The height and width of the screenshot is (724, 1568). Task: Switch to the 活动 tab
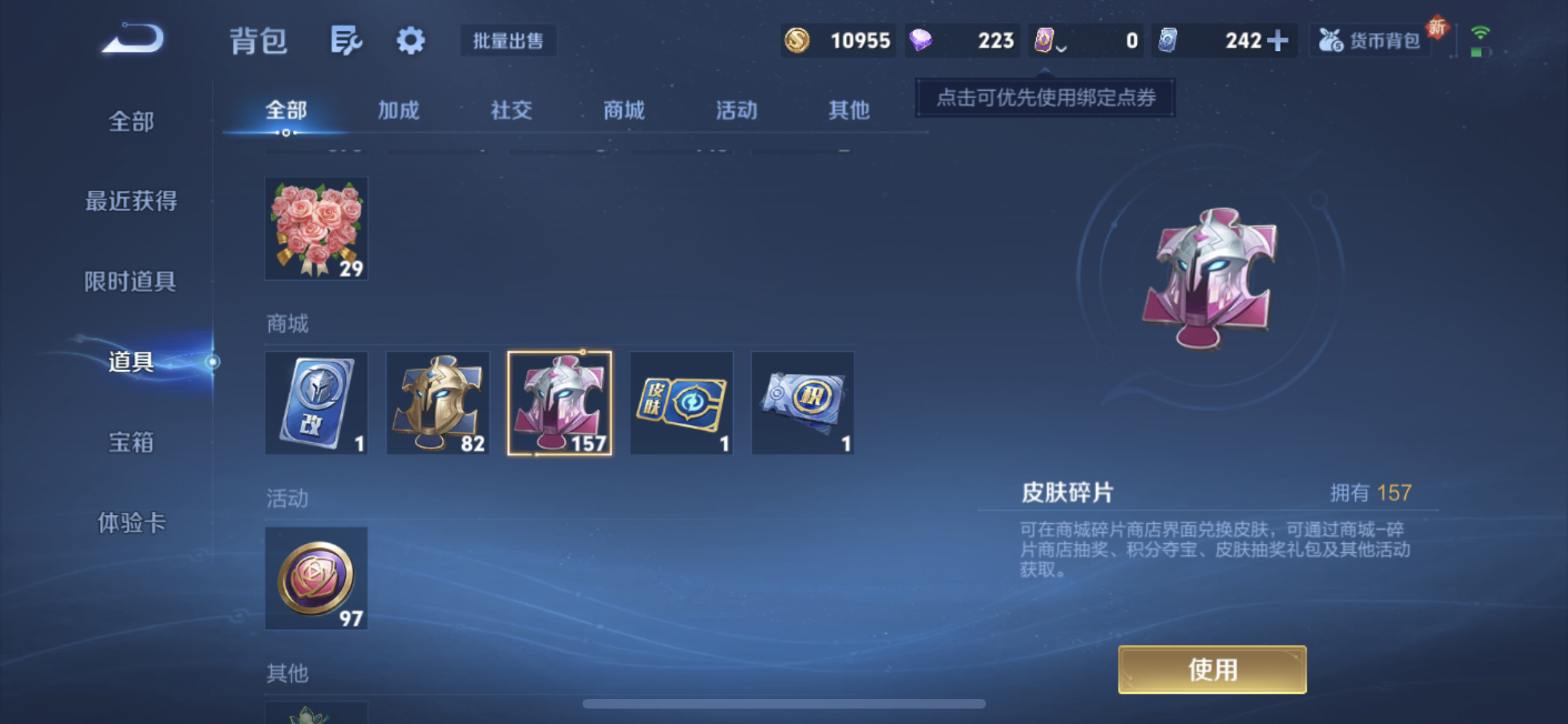[736, 110]
